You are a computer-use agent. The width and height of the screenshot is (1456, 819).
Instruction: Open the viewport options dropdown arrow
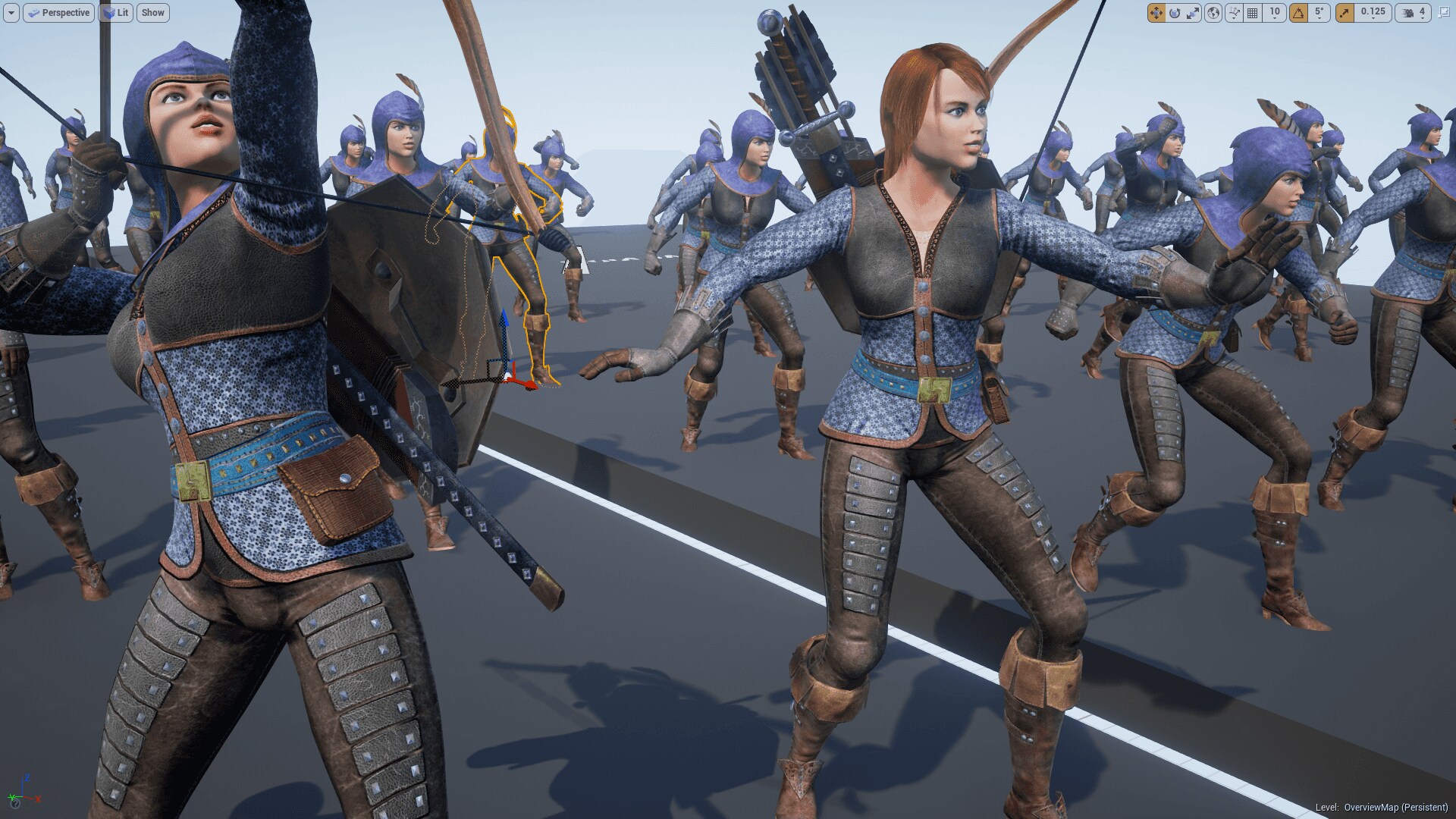click(13, 13)
